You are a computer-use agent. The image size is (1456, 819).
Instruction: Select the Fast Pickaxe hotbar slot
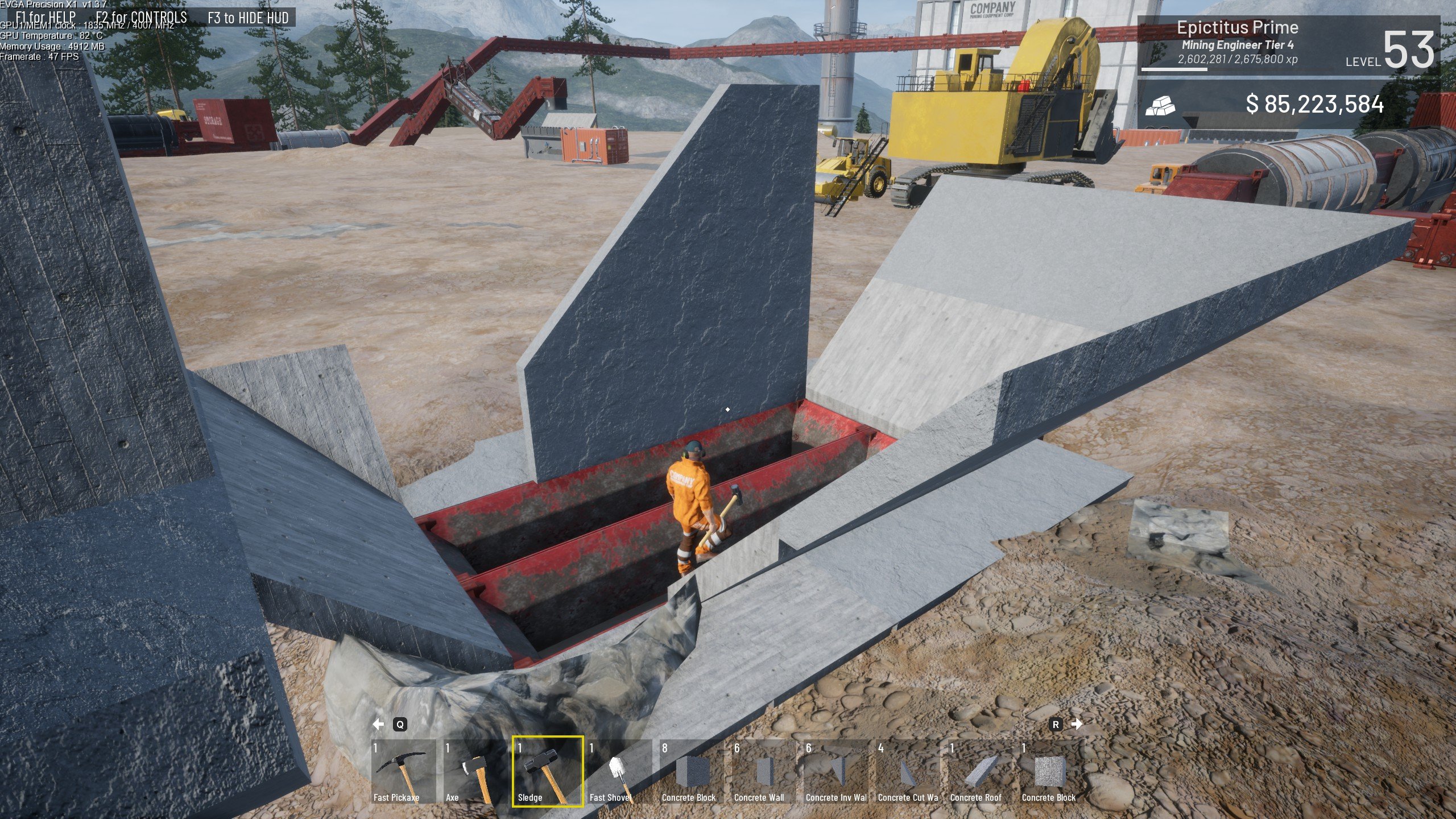pos(403,771)
